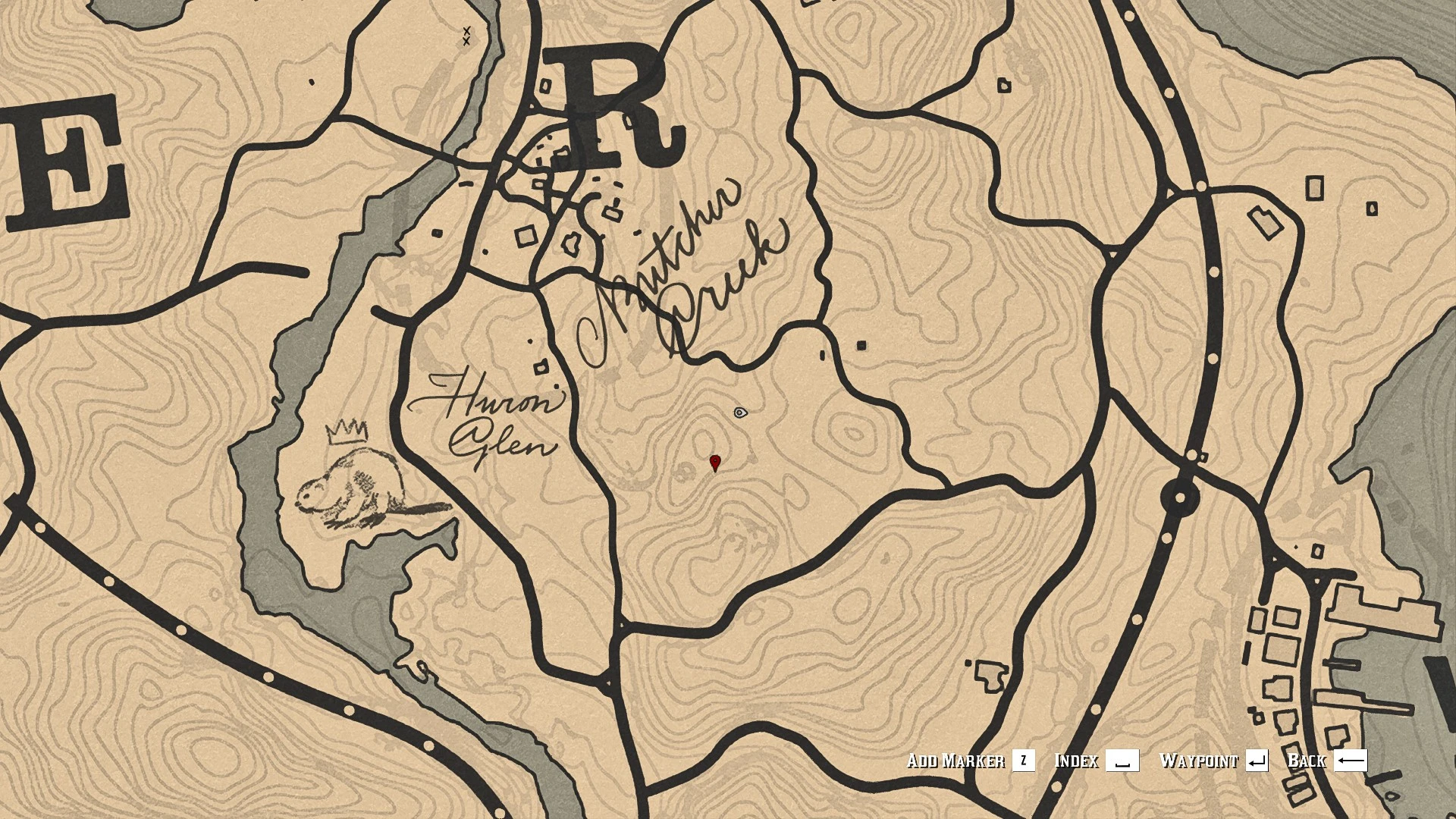Image resolution: width=1456 pixels, height=819 pixels.
Task: Go Back from the map screen
Action: point(1327,761)
